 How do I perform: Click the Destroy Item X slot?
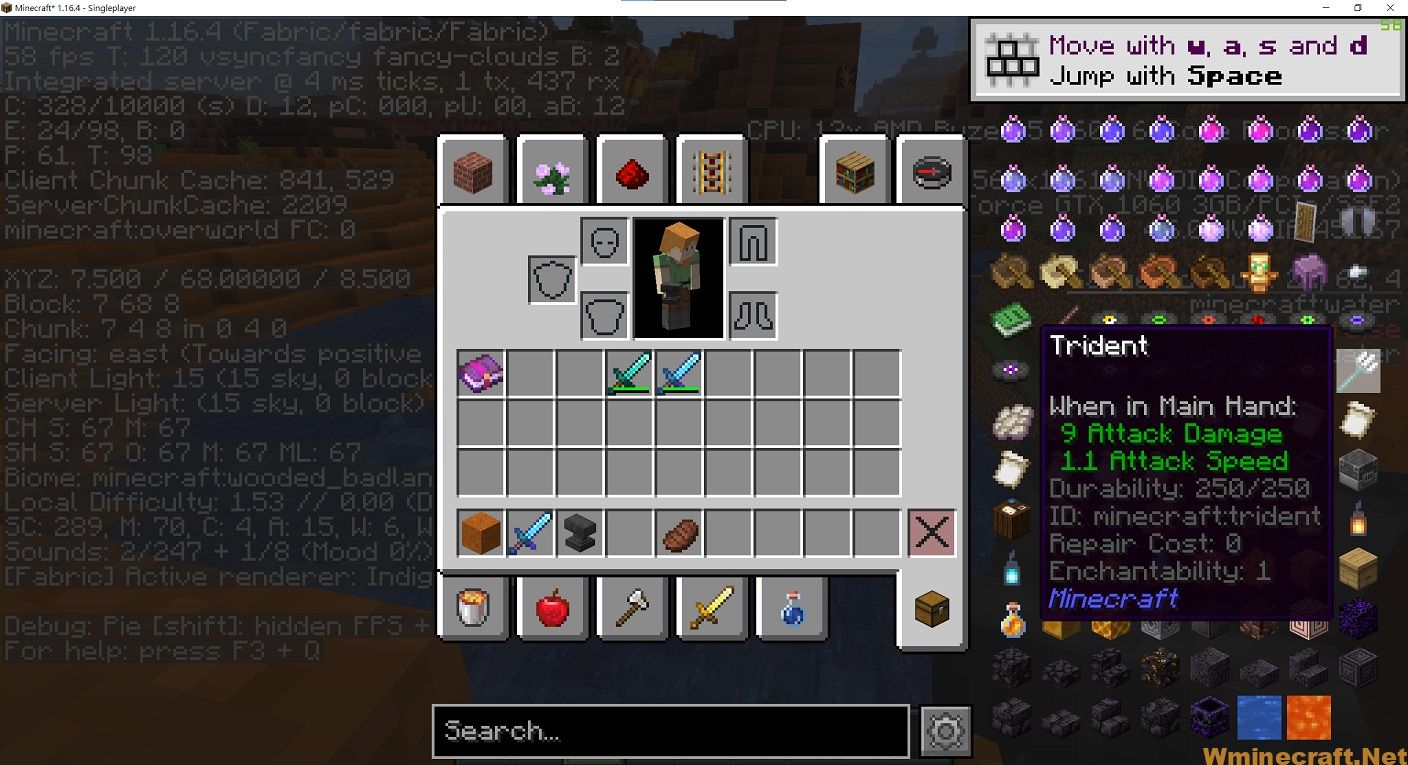click(931, 533)
